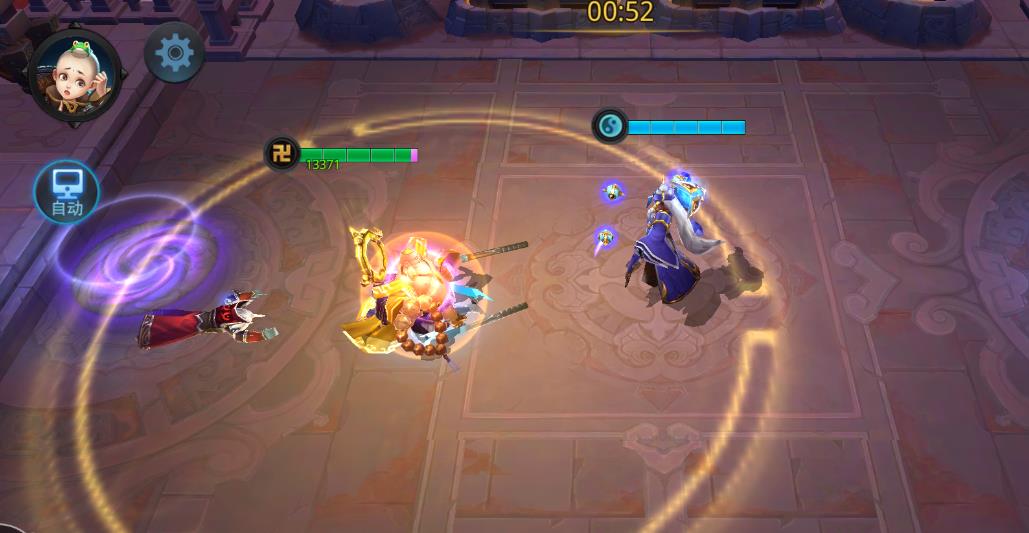Toggle the 自动 auto-battle button
Image resolution: width=1029 pixels, height=533 pixels.
tap(67, 192)
